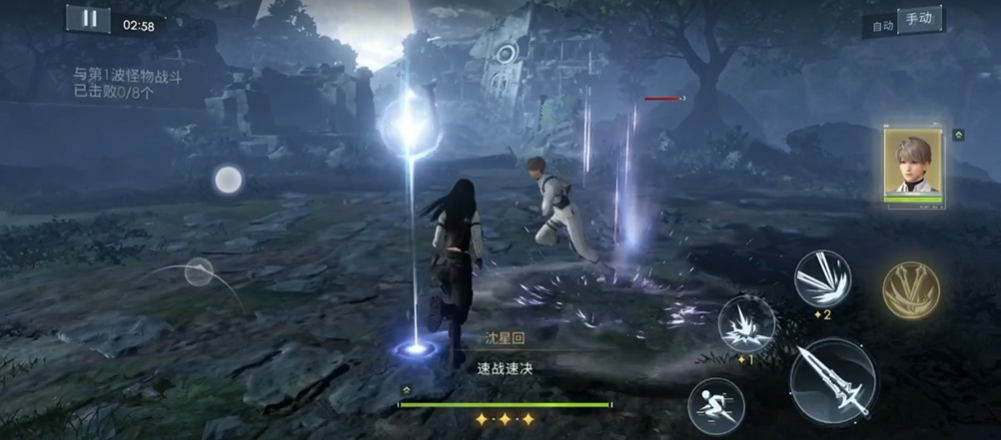Image resolution: width=1001 pixels, height=440 pixels.
Task: Expand the arrow above the portrait card
Action: pos(958,135)
